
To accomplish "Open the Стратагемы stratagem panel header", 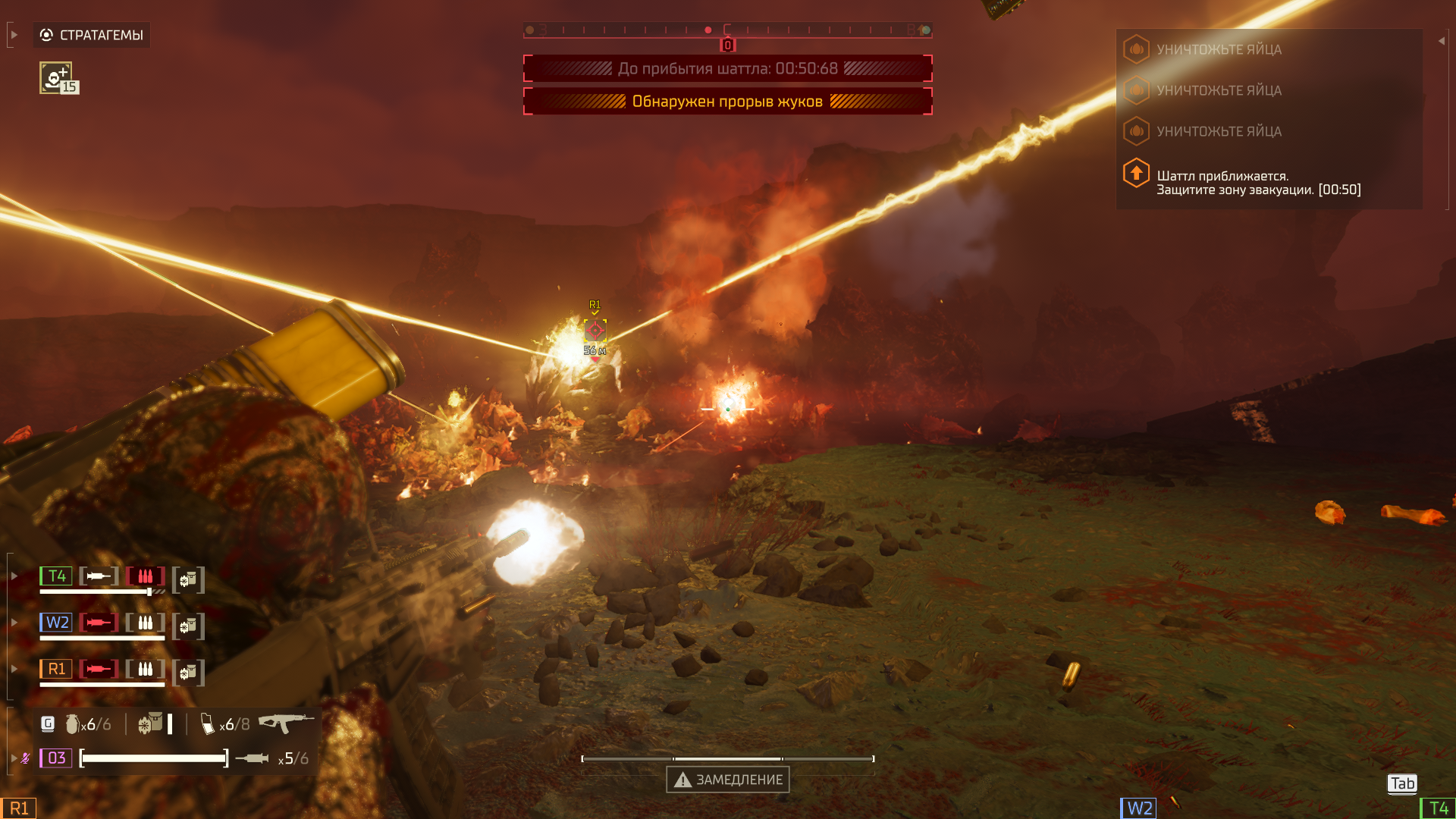I will pyautogui.click(x=92, y=35).
